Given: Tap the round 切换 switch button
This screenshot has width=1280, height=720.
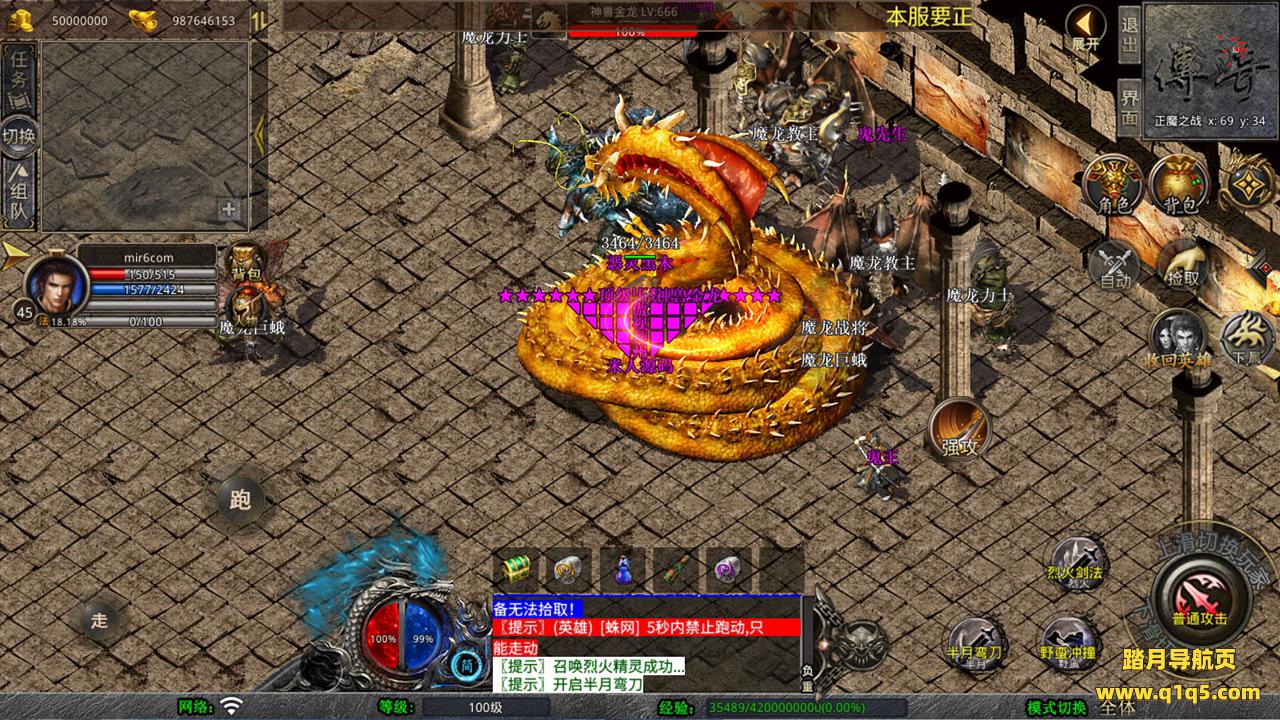Looking at the screenshot, I should tap(19, 135).
